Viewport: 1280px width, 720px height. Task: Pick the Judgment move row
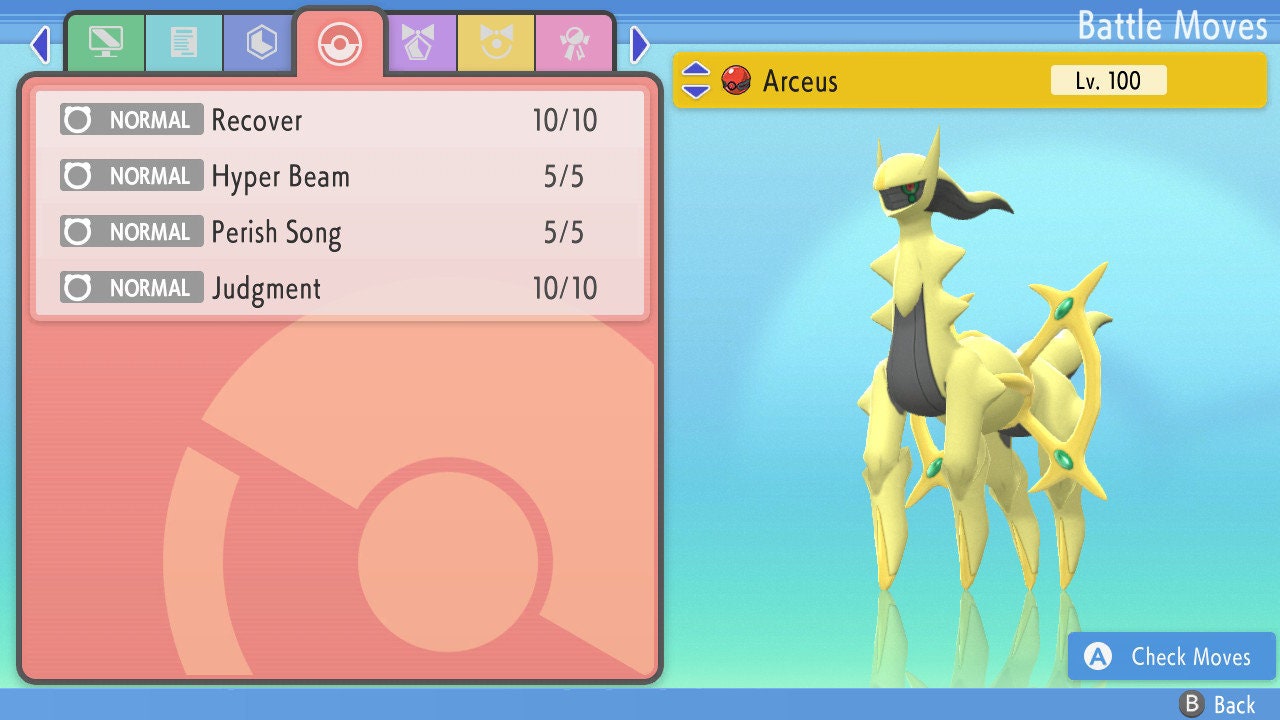click(340, 289)
